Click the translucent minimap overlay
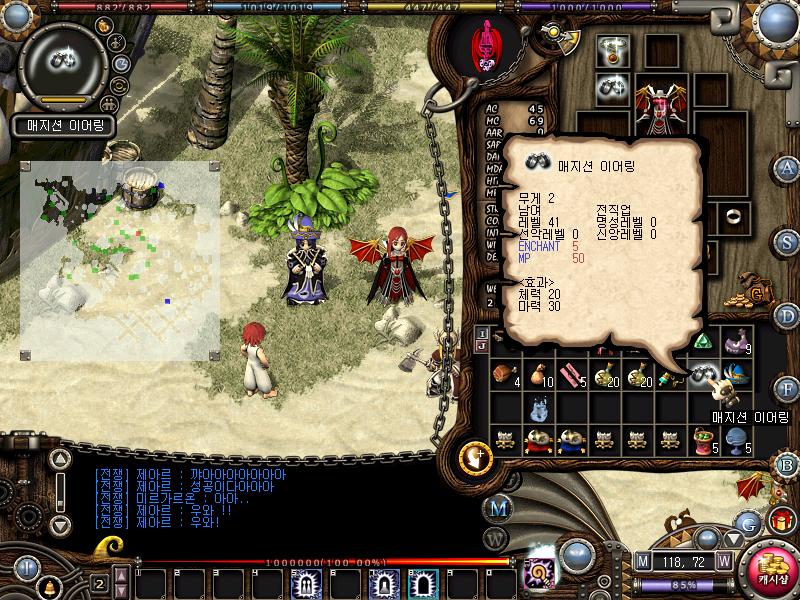The image size is (800, 600). coord(119,260)
